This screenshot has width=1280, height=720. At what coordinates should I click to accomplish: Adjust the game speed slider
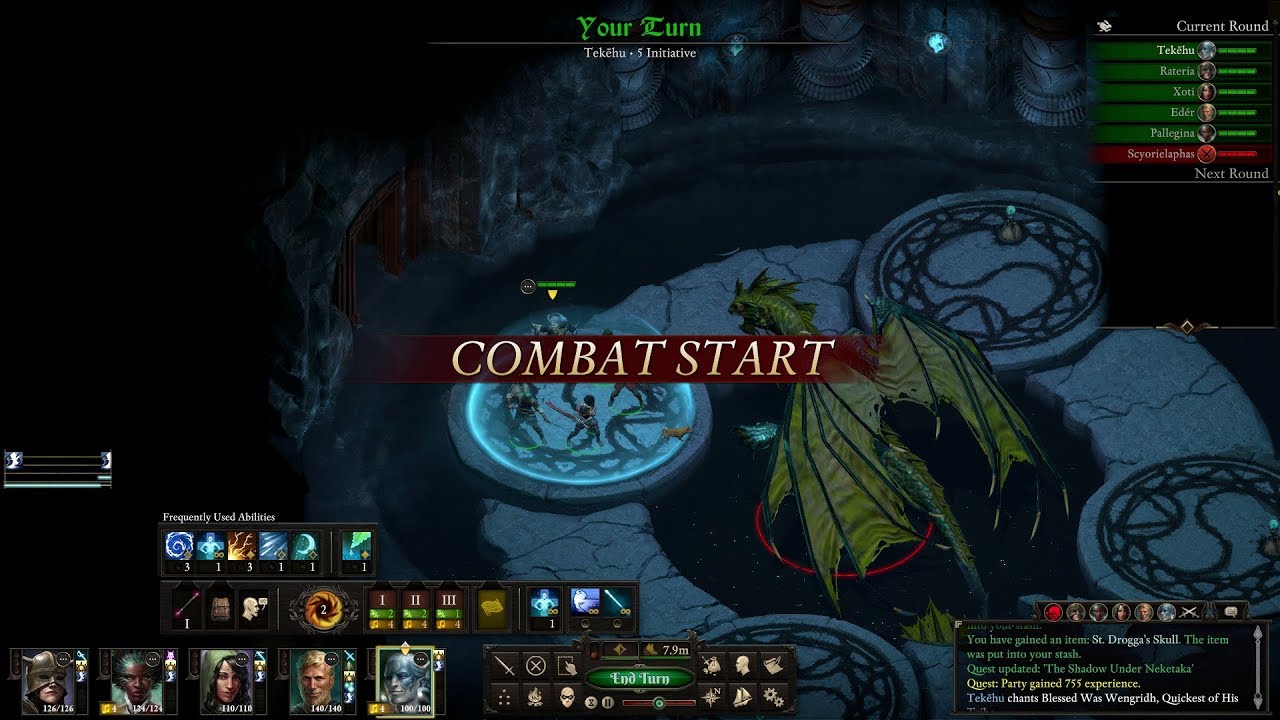(660, 702)
